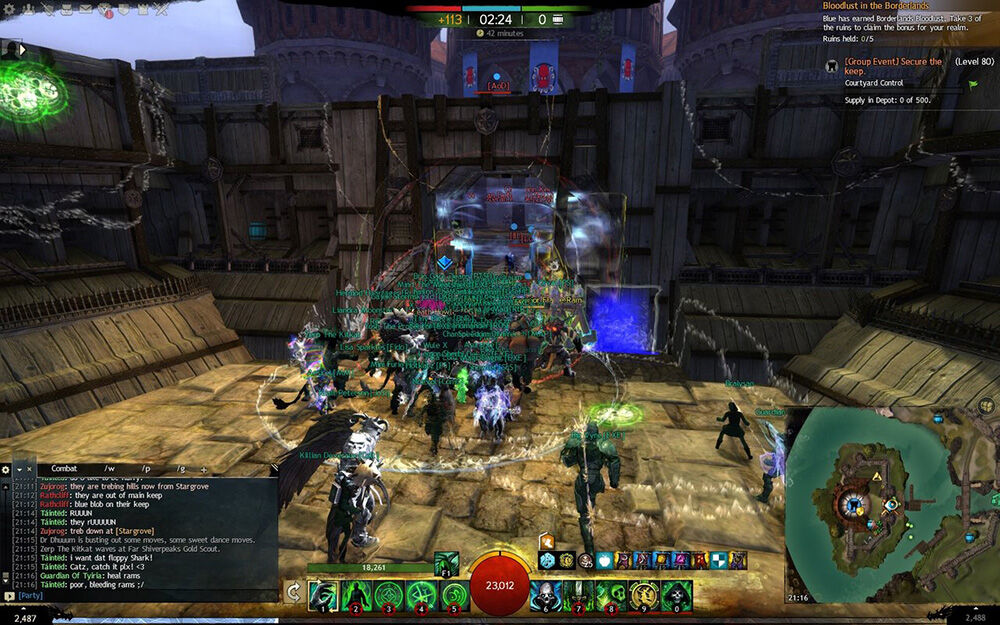Use the blue skull healing skill 6
The height and width of the screenshot is (625, 1000).
click(545, 594)
